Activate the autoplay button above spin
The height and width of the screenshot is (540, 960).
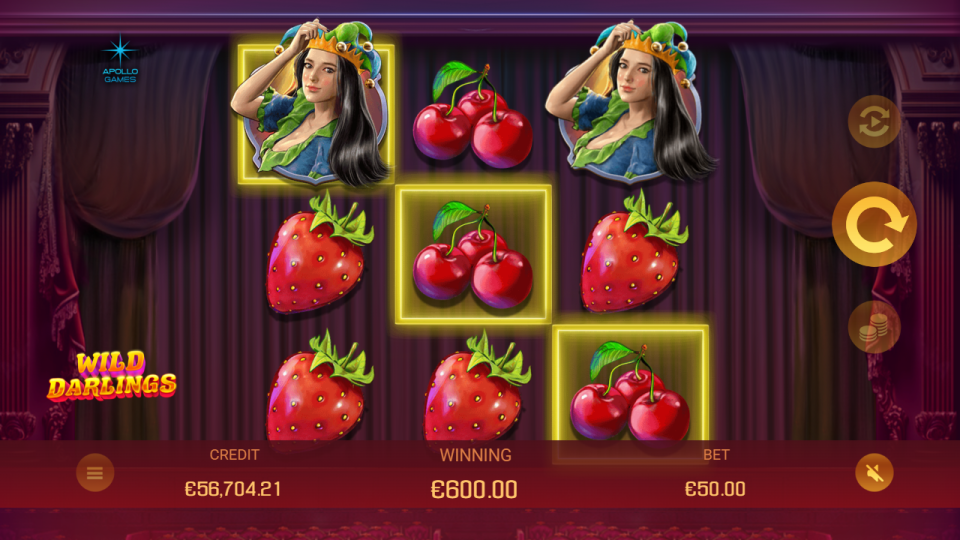874,122
